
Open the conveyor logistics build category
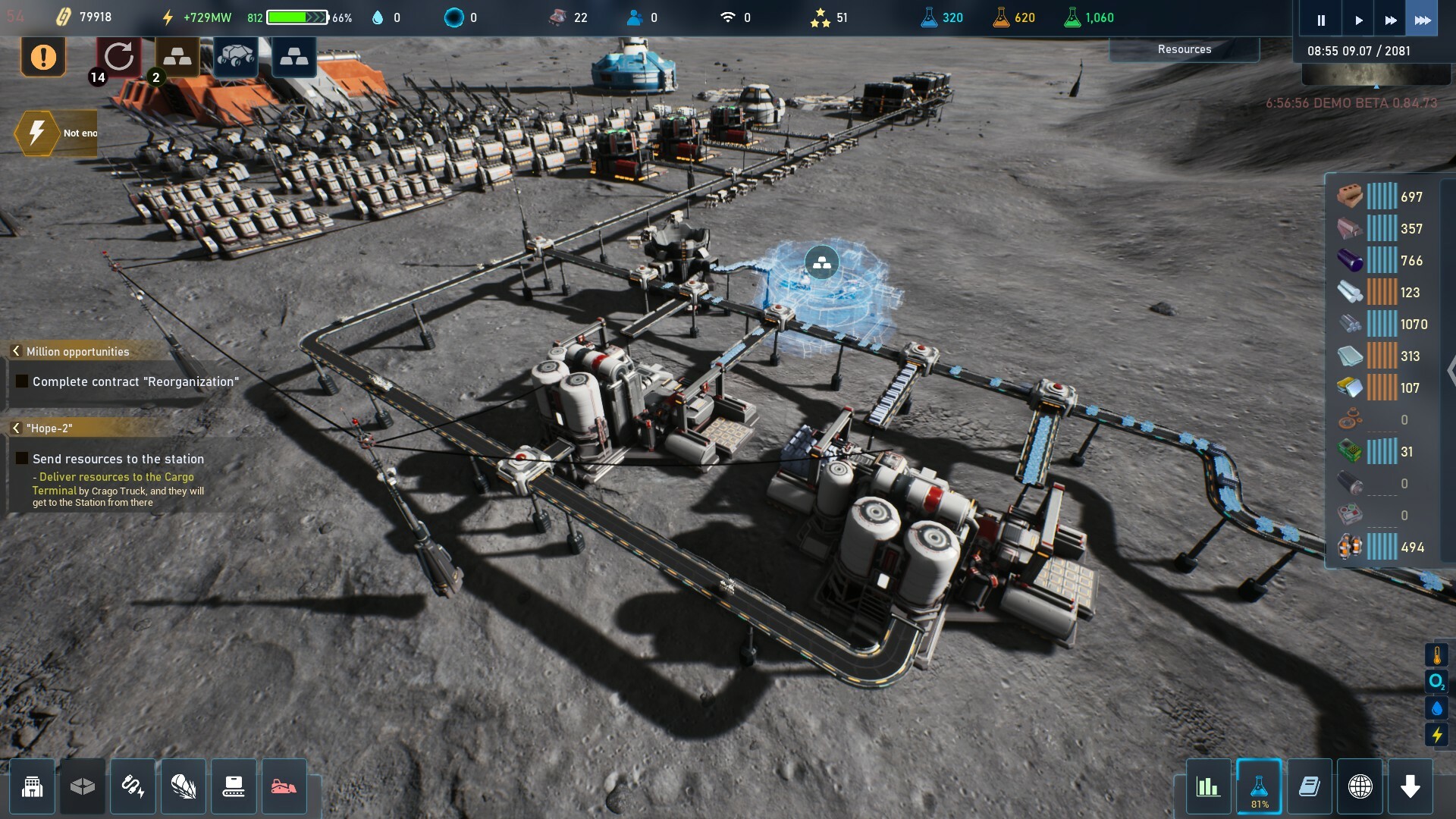(234, 787)
